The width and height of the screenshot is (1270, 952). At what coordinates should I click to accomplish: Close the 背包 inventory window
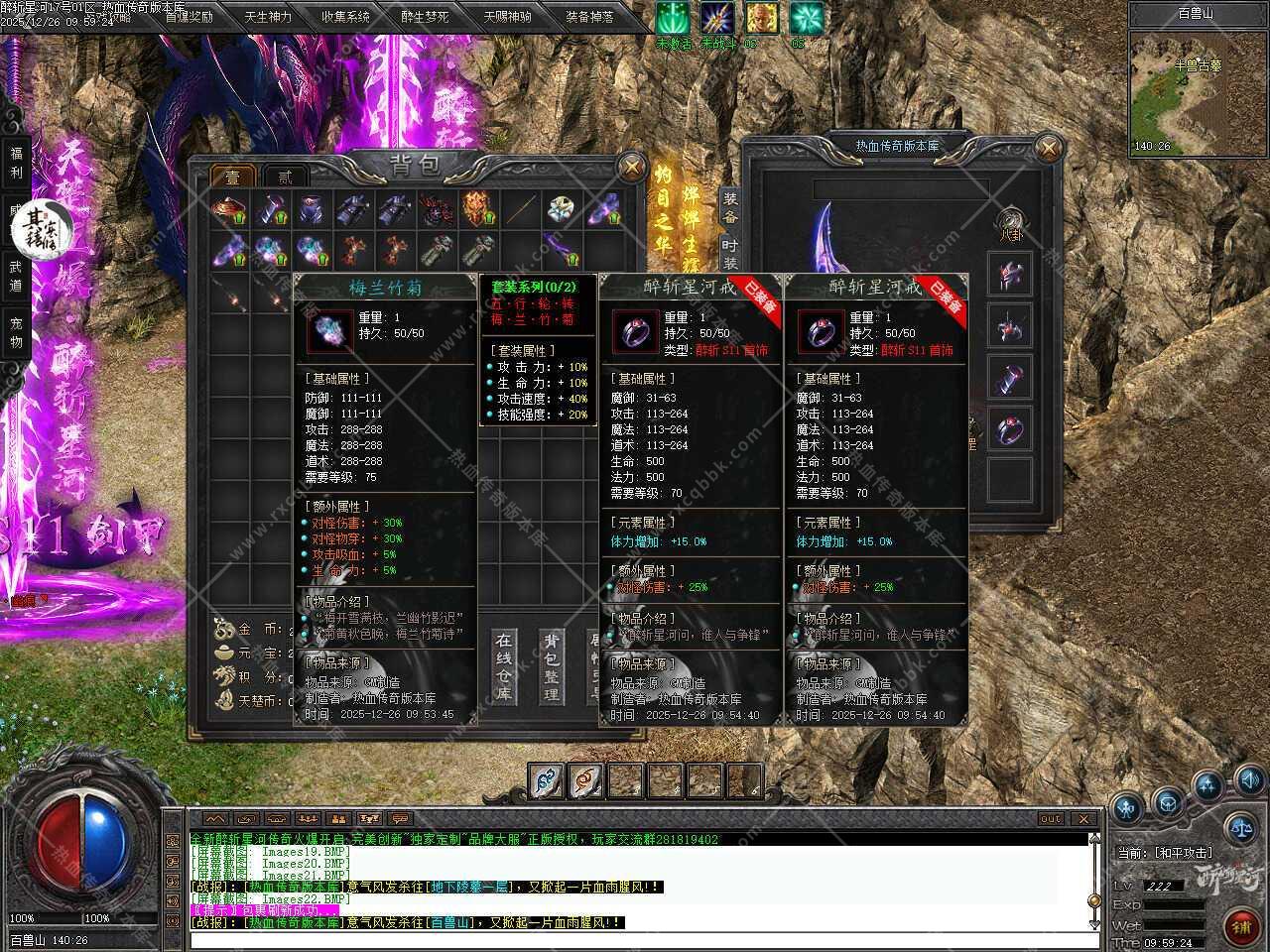click(631, 168)
